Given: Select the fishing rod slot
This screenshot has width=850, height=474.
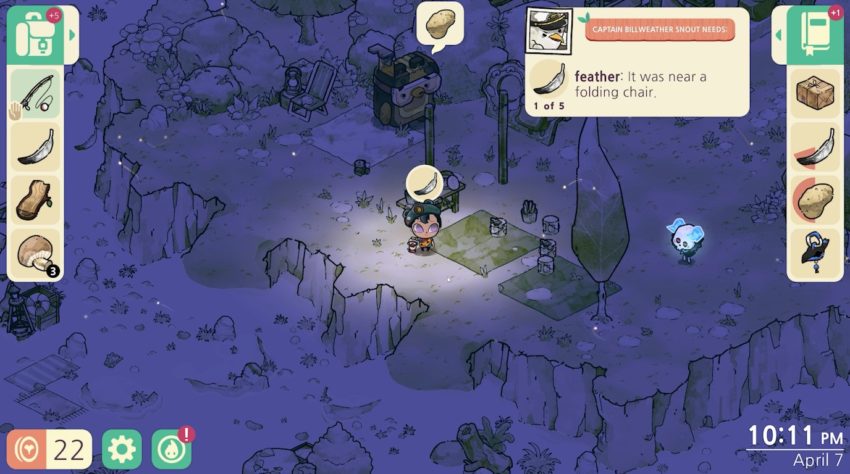Looking at the screenshot, I should (34, 93).
